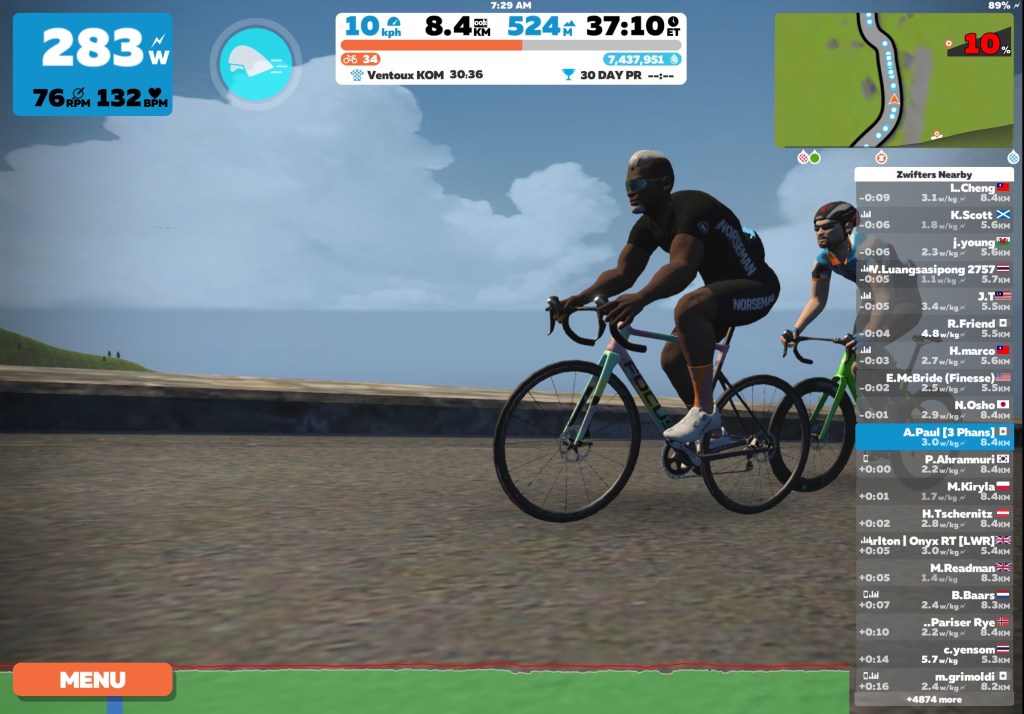Pick R.Friend from the nearby riders
Screen dimensions: 1024x714
pyautogui.click(x=933, y=329)
